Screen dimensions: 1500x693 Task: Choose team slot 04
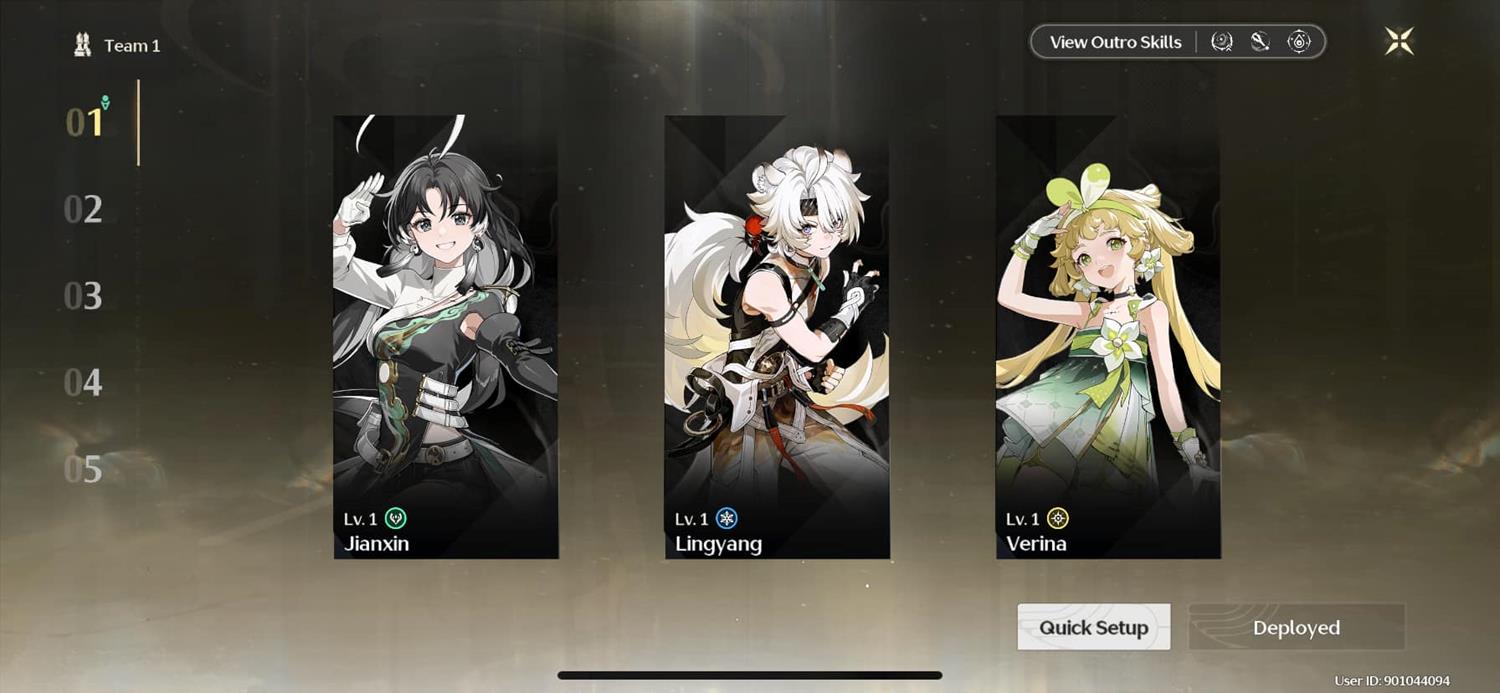pyautogui.click(x=84, y=382)
